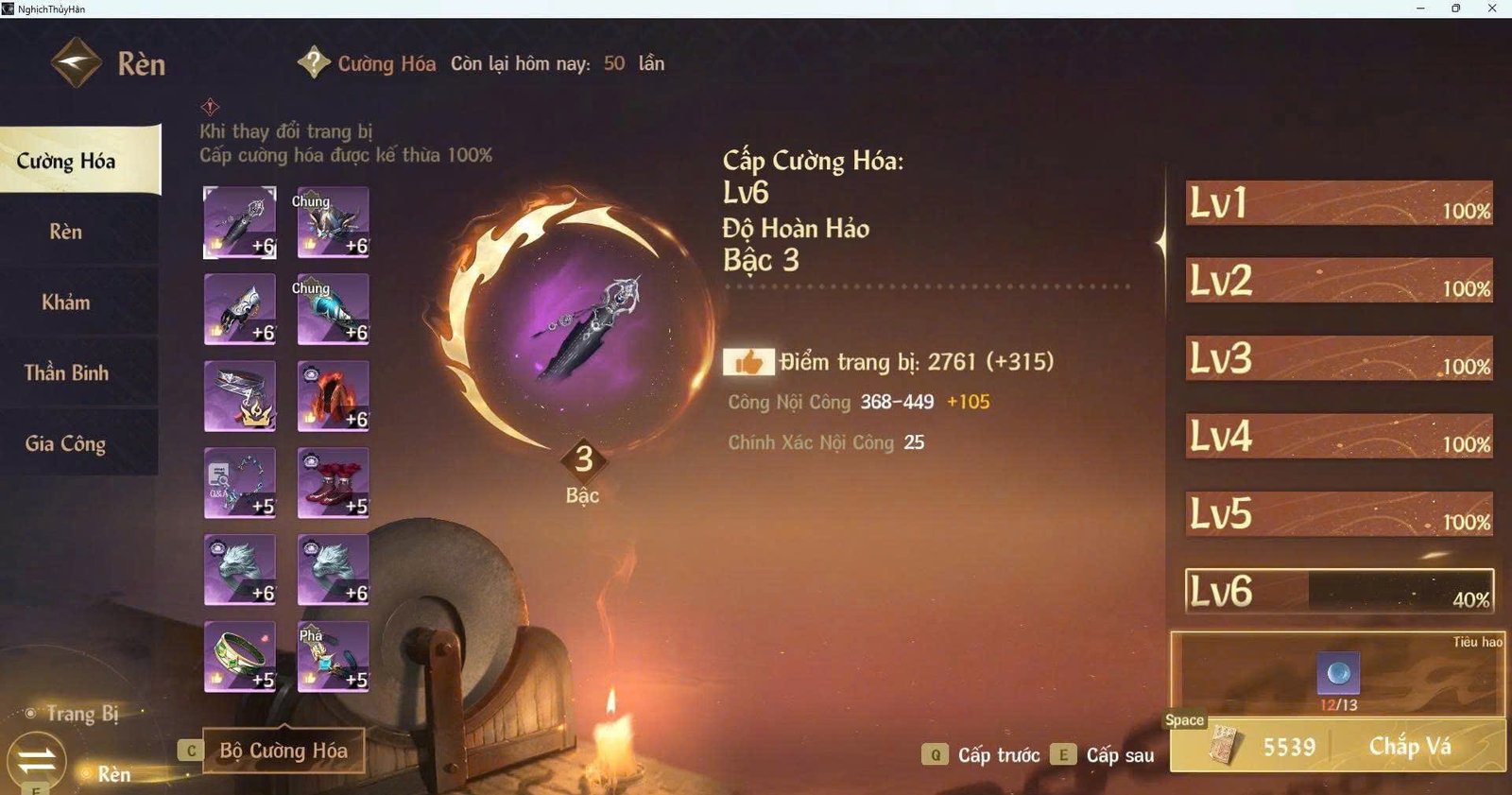Open the Thần Binh section
1512x795 pixels.
pos(66,372)
